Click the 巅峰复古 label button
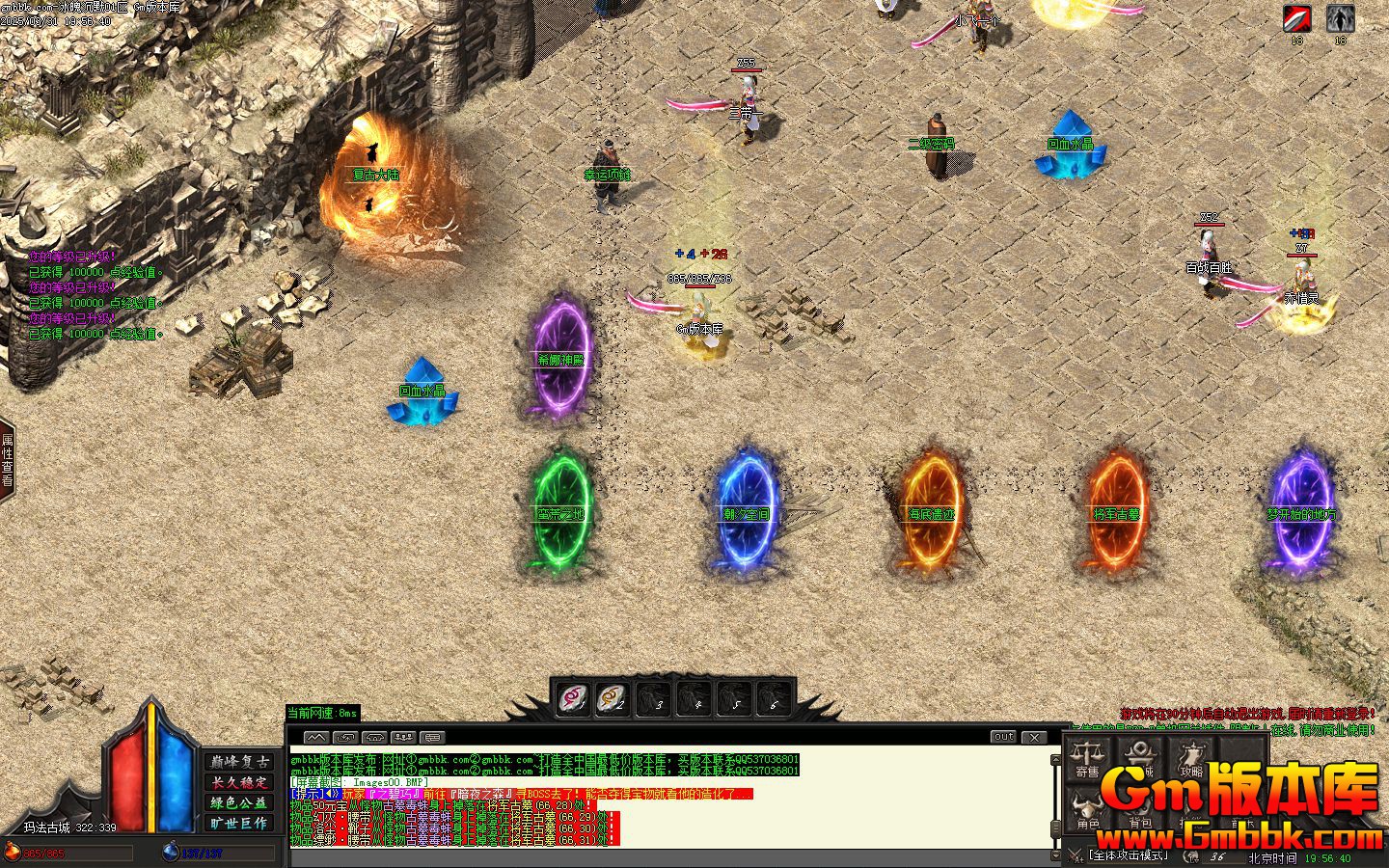The width and height of the screenshot is (1389, 868). pyautogui.click(x=240, y=761)
